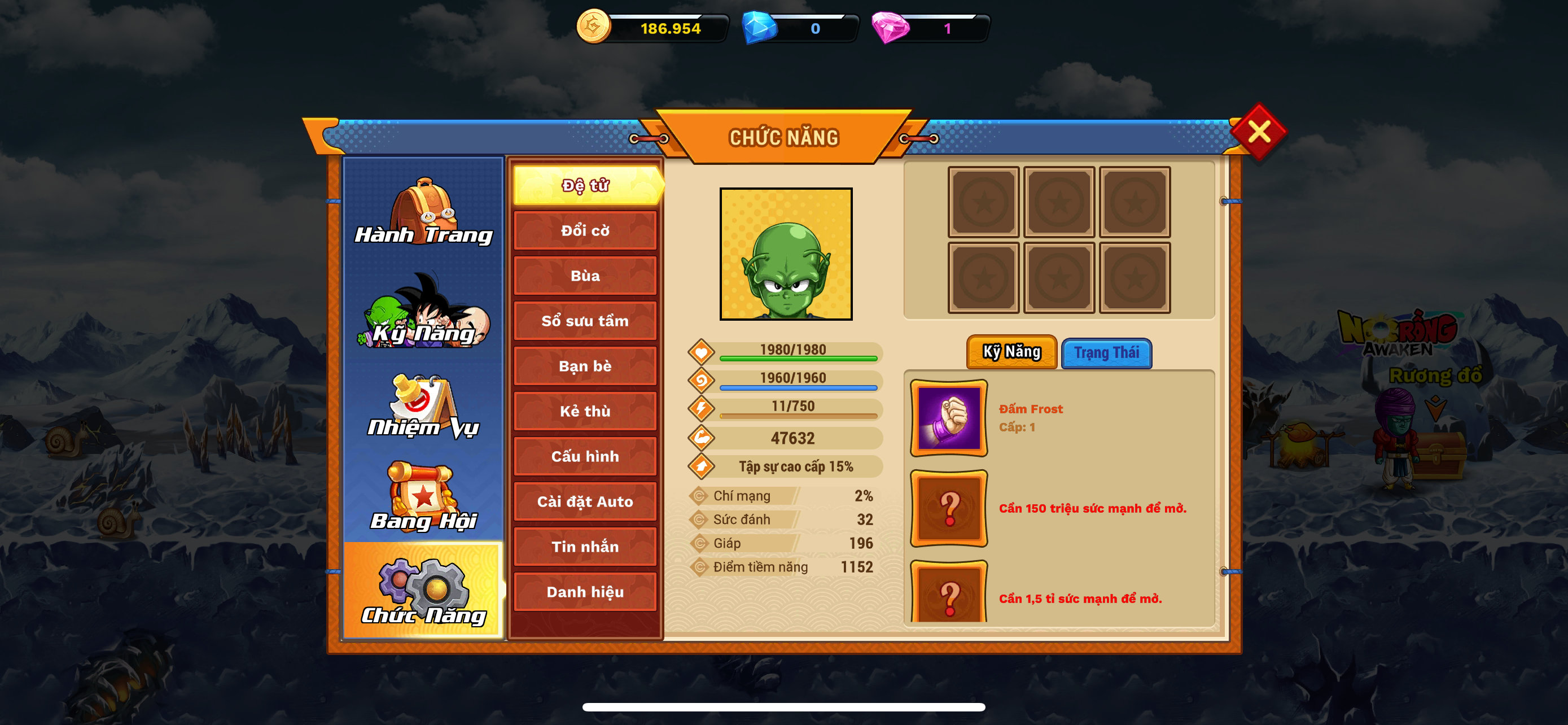Select the Đấm Frost skill icon

948,418
